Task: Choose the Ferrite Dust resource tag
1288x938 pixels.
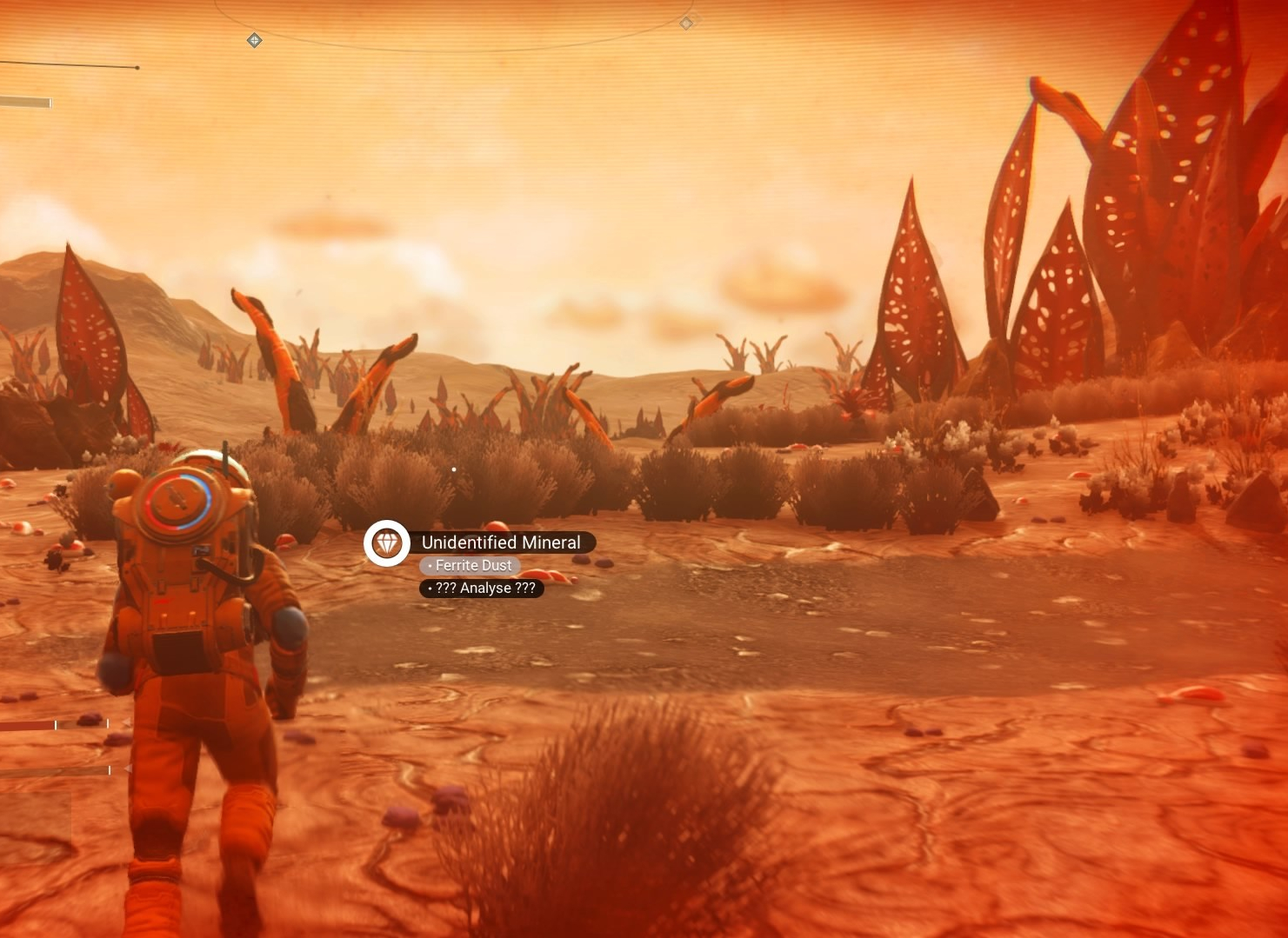Action: (470, 565)
